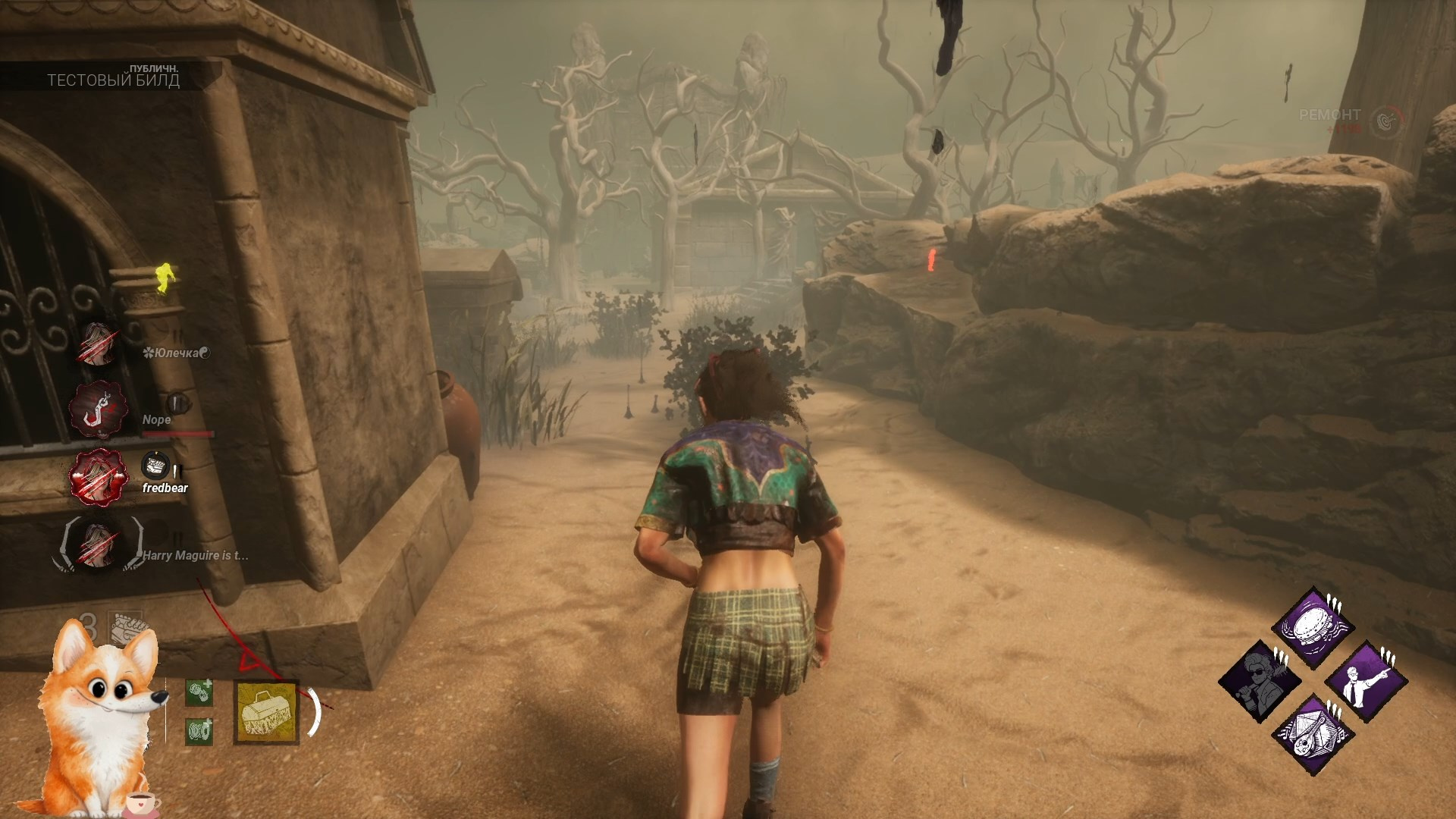Click the hooked status portrait for Nope
This screenshot has width=1456, height=819.
pyautogui.click(x=98, y=409)
